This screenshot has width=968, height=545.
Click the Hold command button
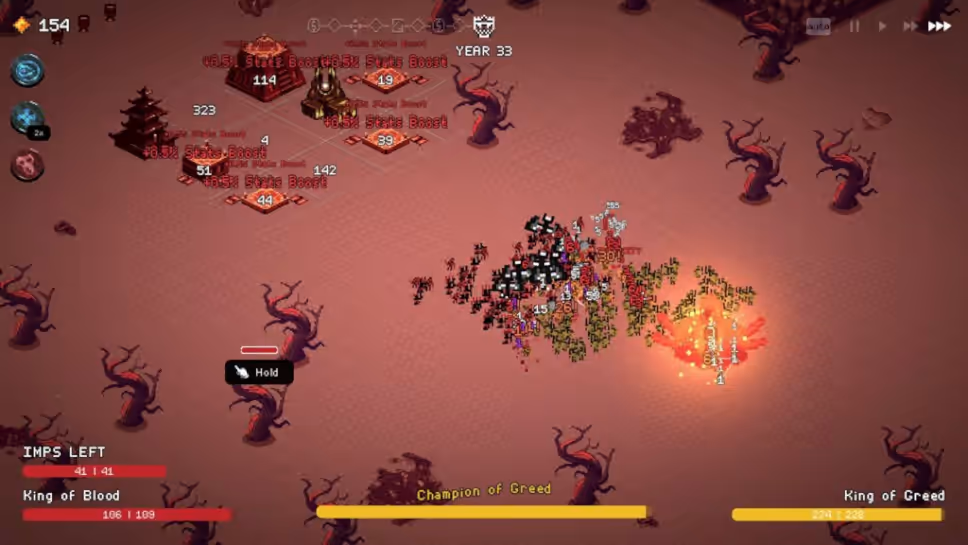pyautogui.click(x=259, y=372)
